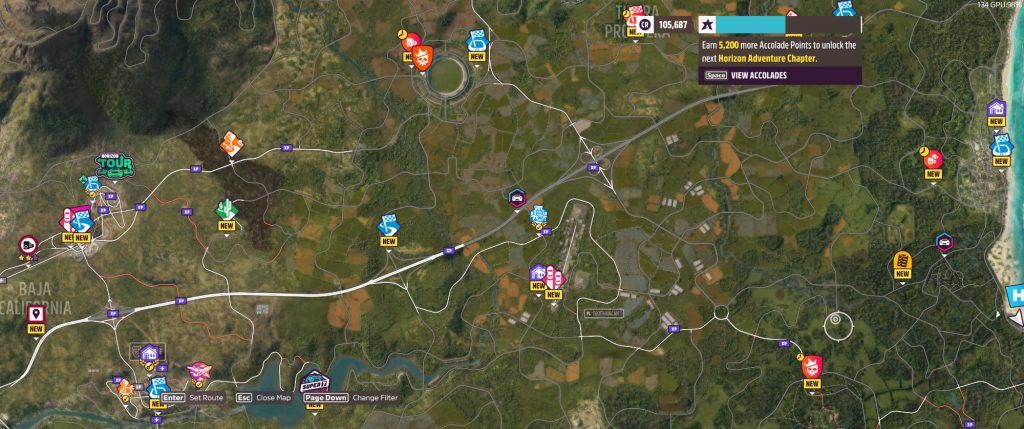Select the Horizon Tour marker
Screen dimensions: 1024x429
(x=114, y=166)
